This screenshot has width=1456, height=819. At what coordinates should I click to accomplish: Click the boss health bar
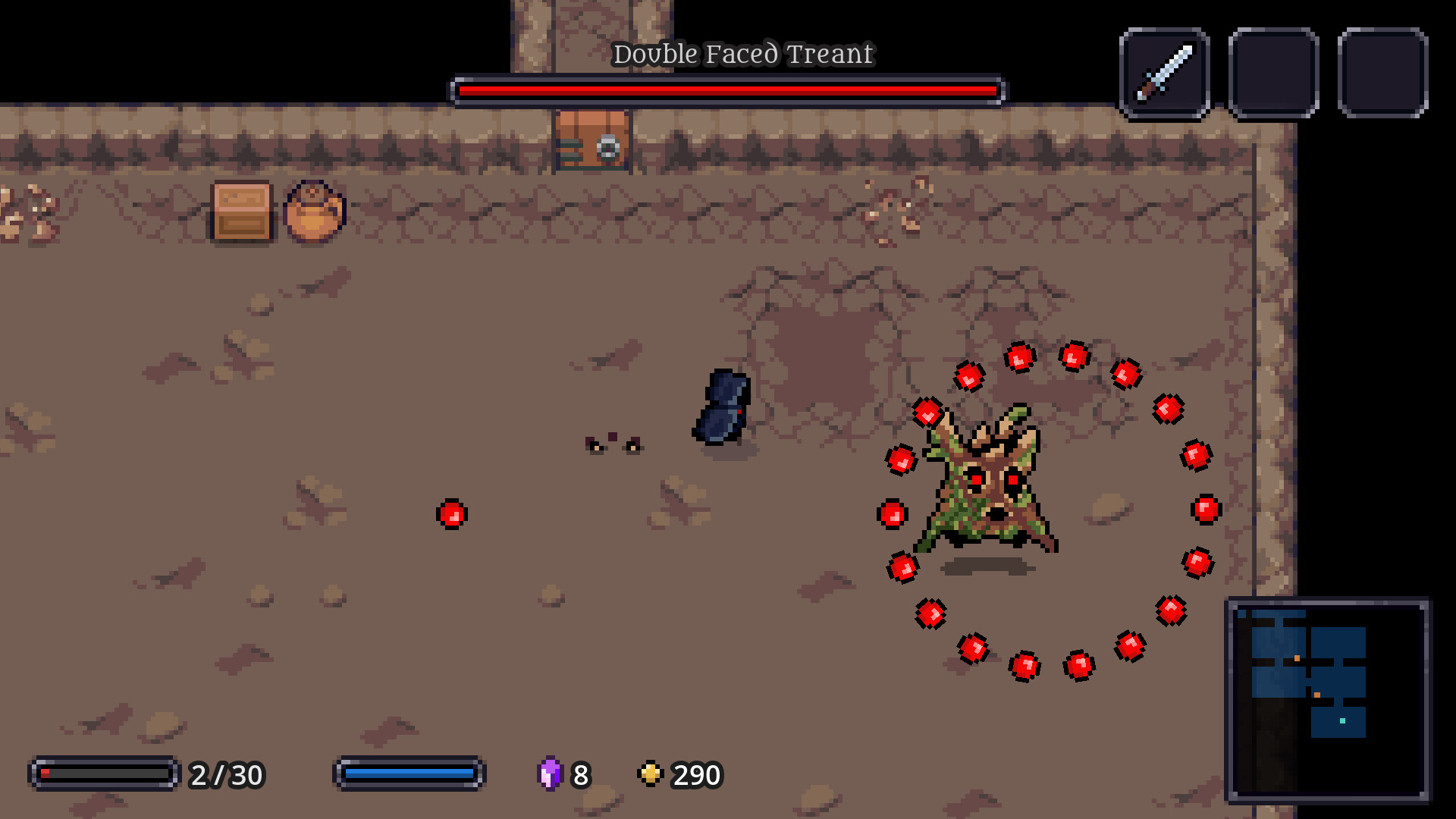728,89
